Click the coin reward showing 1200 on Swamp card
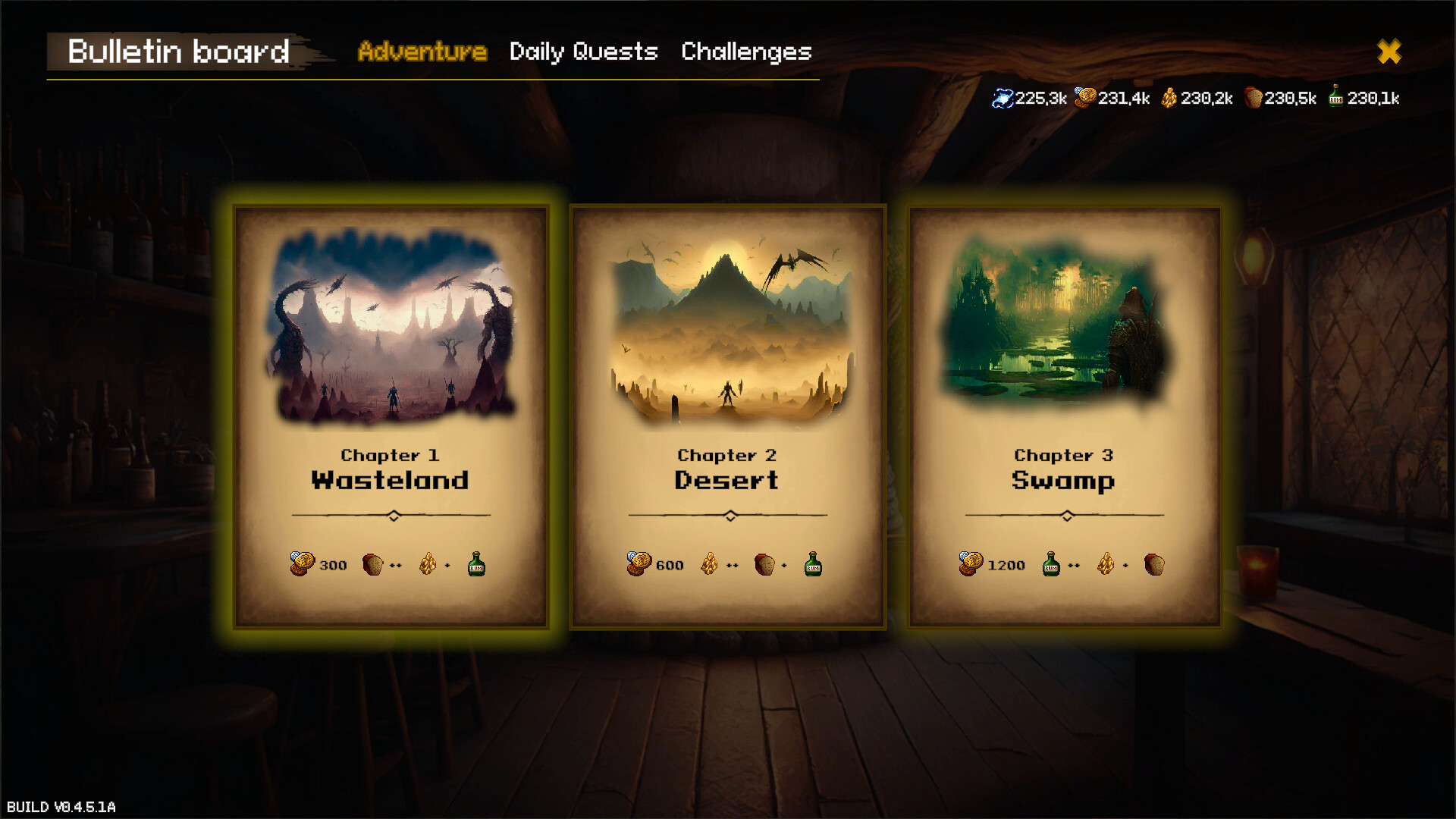Image resolution: width=1456 pixels, height=819 pixels. pyautogui.click(x=993, y=564)
